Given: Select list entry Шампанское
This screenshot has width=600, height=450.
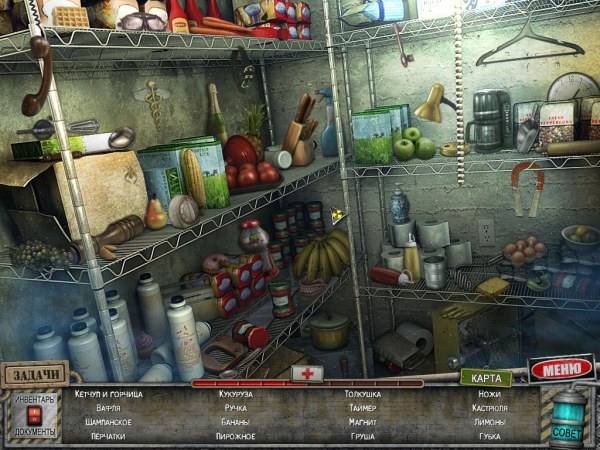Looking at the screenshot, I should pyautogui.click(x=103, y=422).
